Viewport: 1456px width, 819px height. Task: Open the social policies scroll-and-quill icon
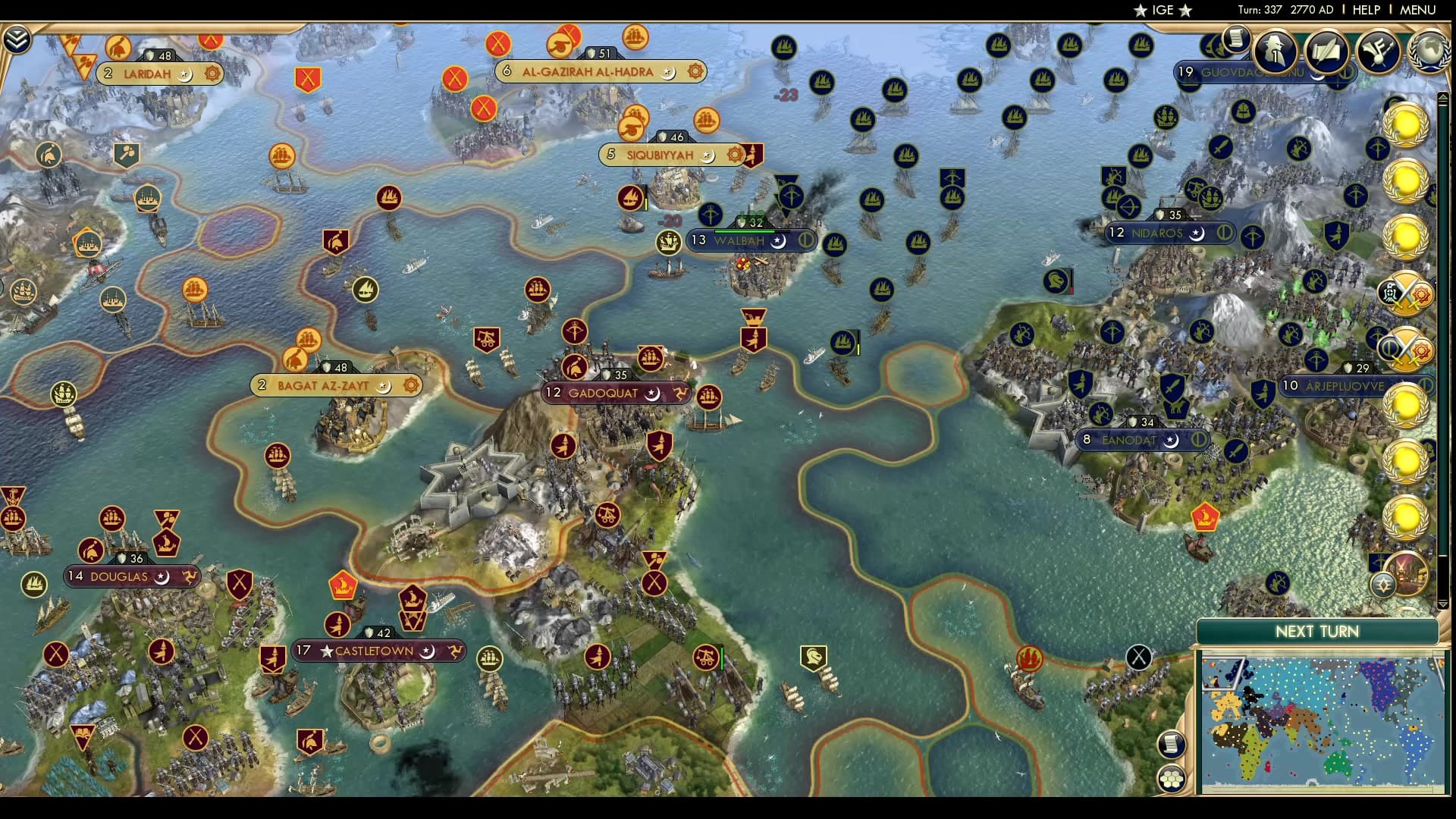(1326, 50)
